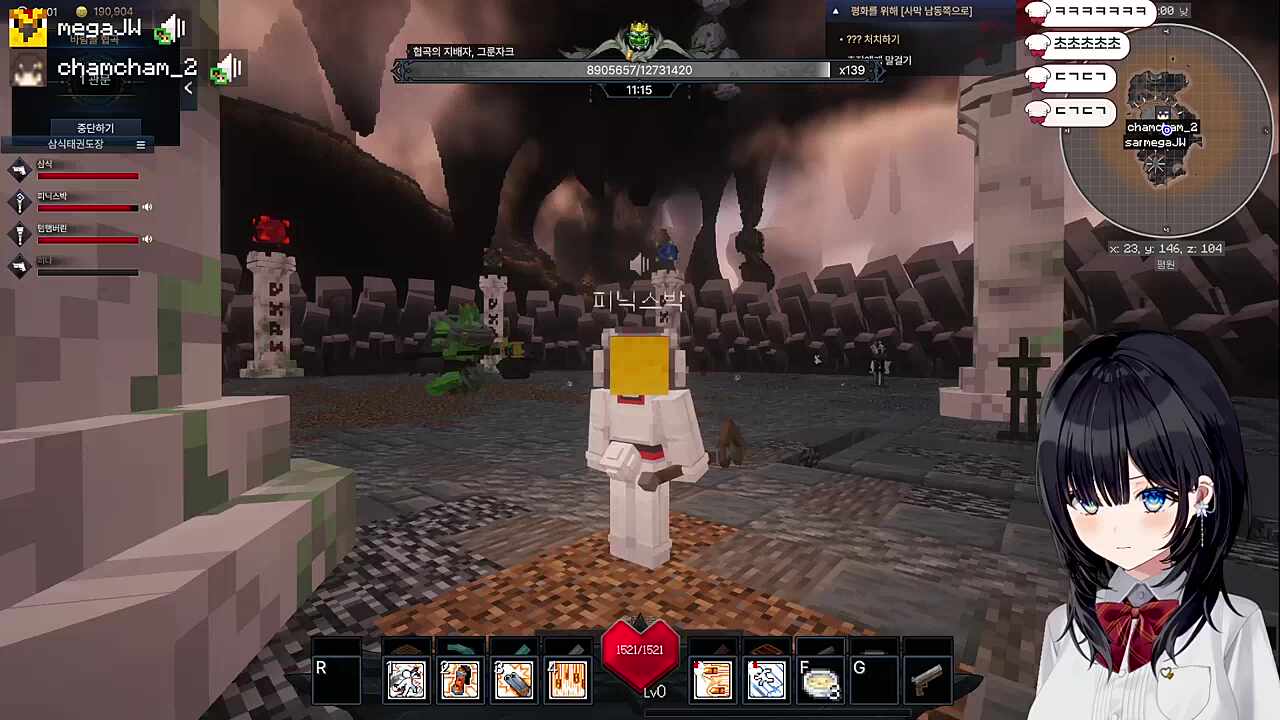Screen dimensions: 1280x720
Task: Open the 삼식태권도장 party list menu icon
Action: pos(141,145)
